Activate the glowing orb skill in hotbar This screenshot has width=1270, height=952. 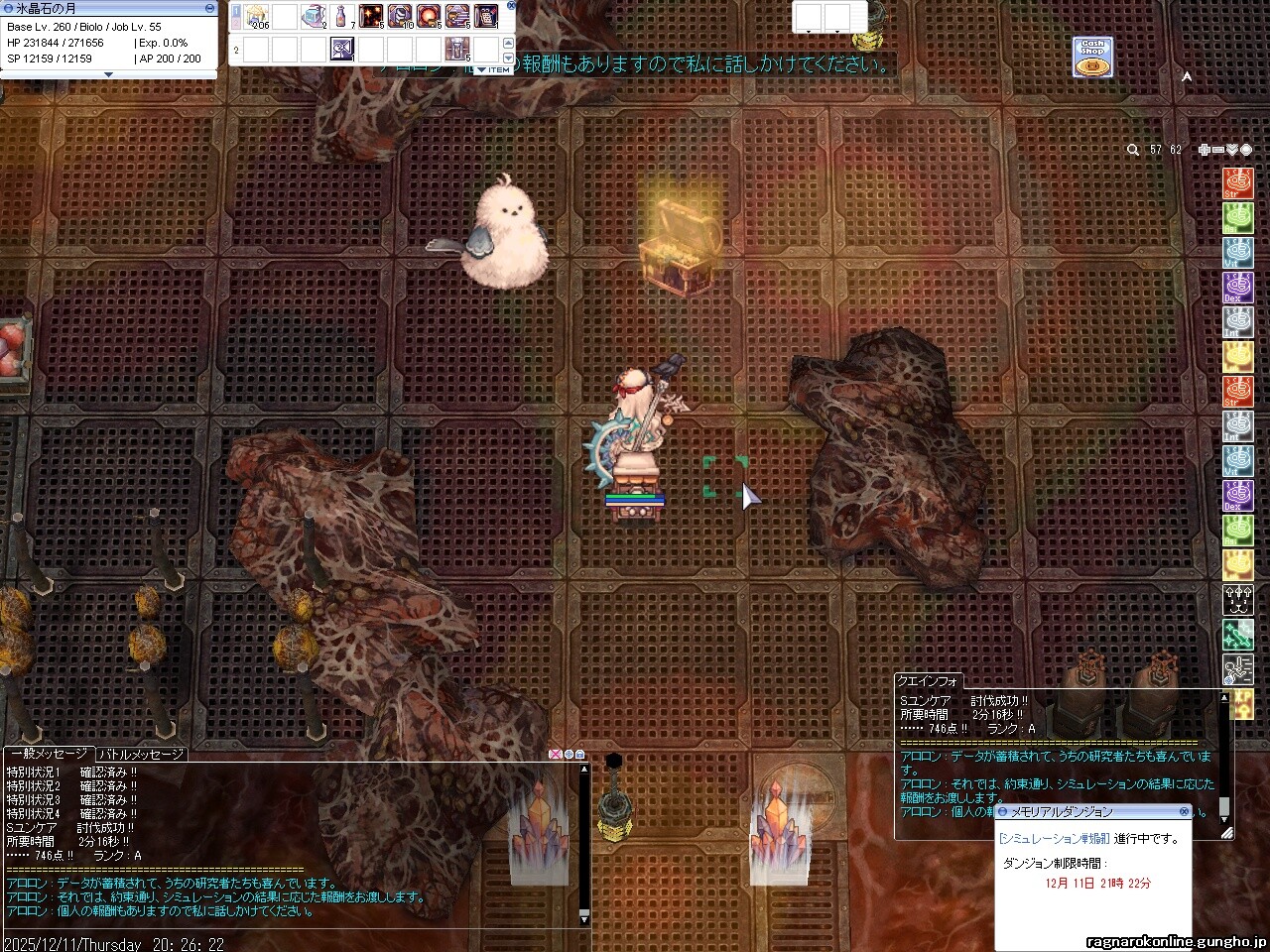[430, 16]
